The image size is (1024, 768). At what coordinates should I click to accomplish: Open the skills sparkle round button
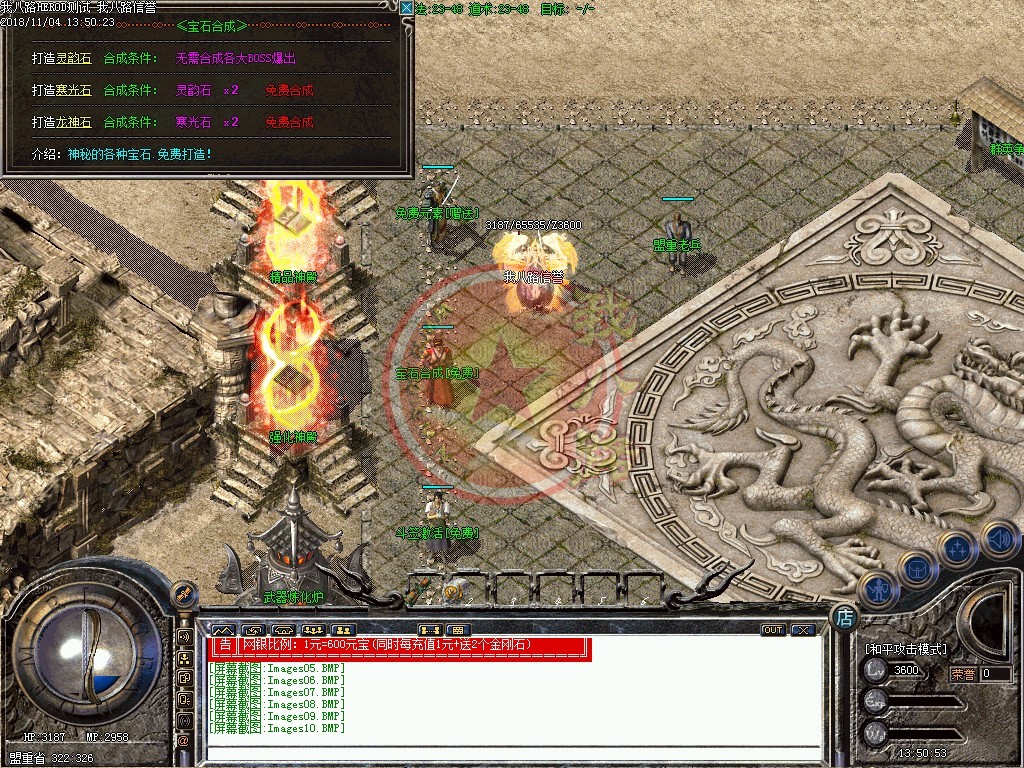957,551
